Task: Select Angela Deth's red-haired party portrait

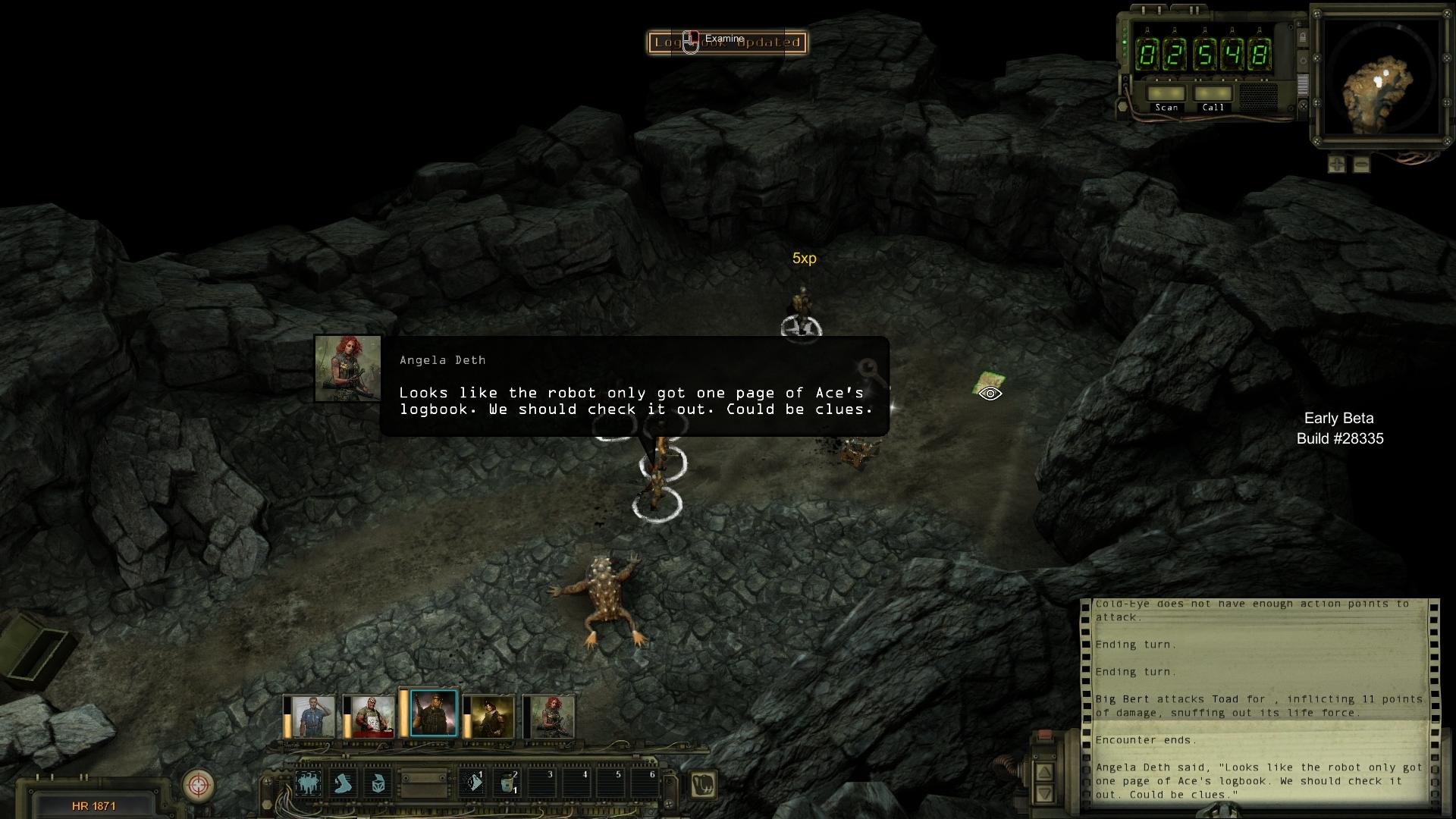Action: tap(552, 716)
